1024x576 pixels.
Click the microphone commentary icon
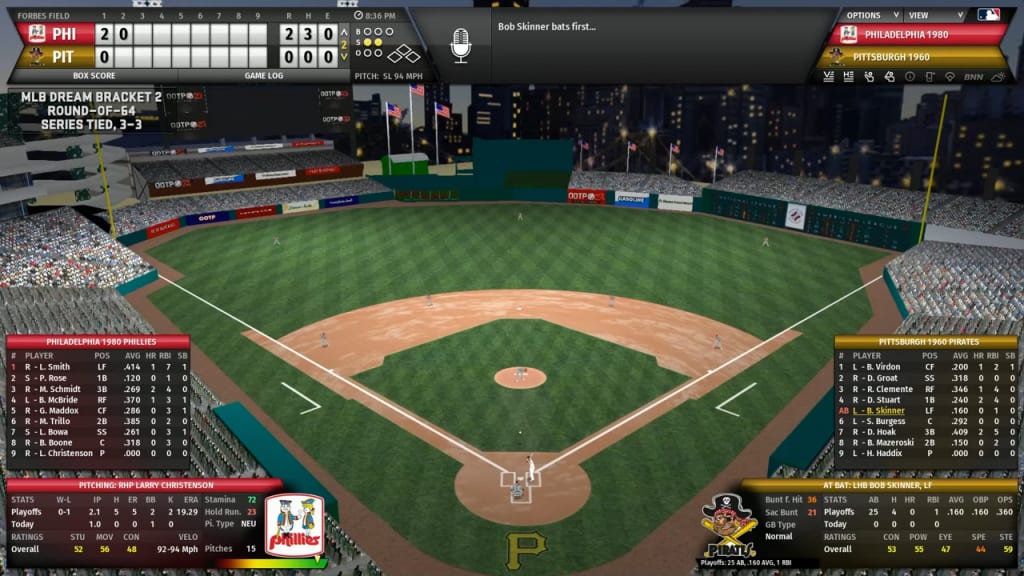(460, 45)
